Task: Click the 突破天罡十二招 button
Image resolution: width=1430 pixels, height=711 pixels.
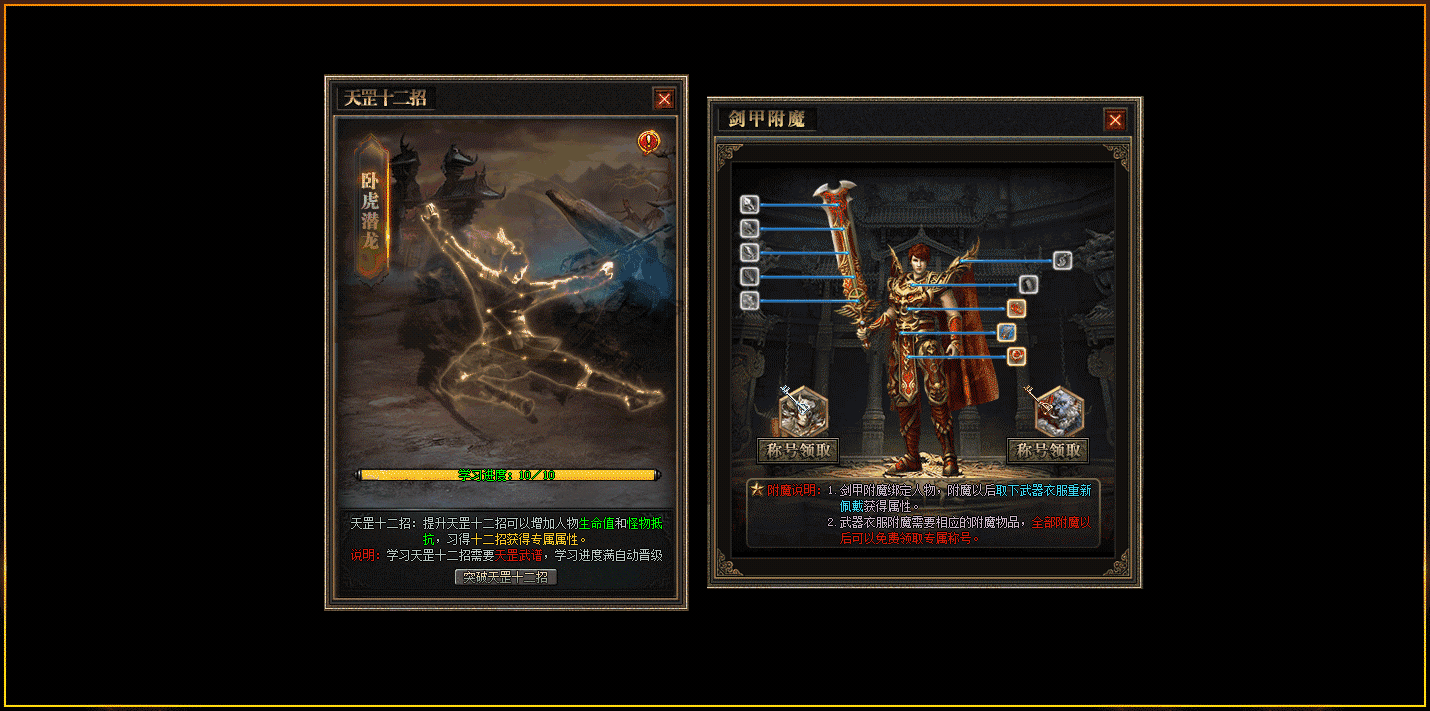Action: tap(505, 577)
